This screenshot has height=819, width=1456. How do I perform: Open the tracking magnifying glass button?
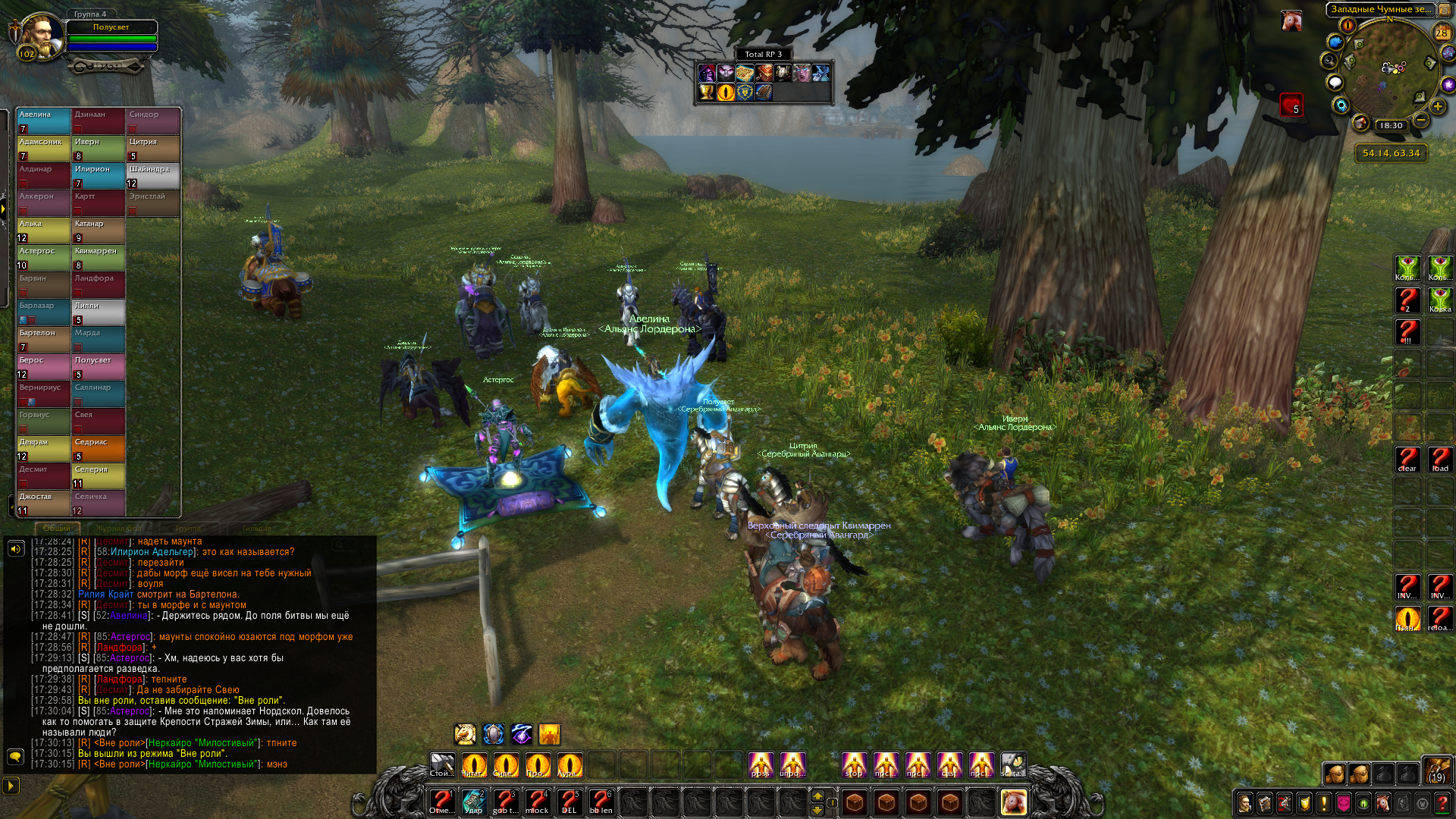1329,60
